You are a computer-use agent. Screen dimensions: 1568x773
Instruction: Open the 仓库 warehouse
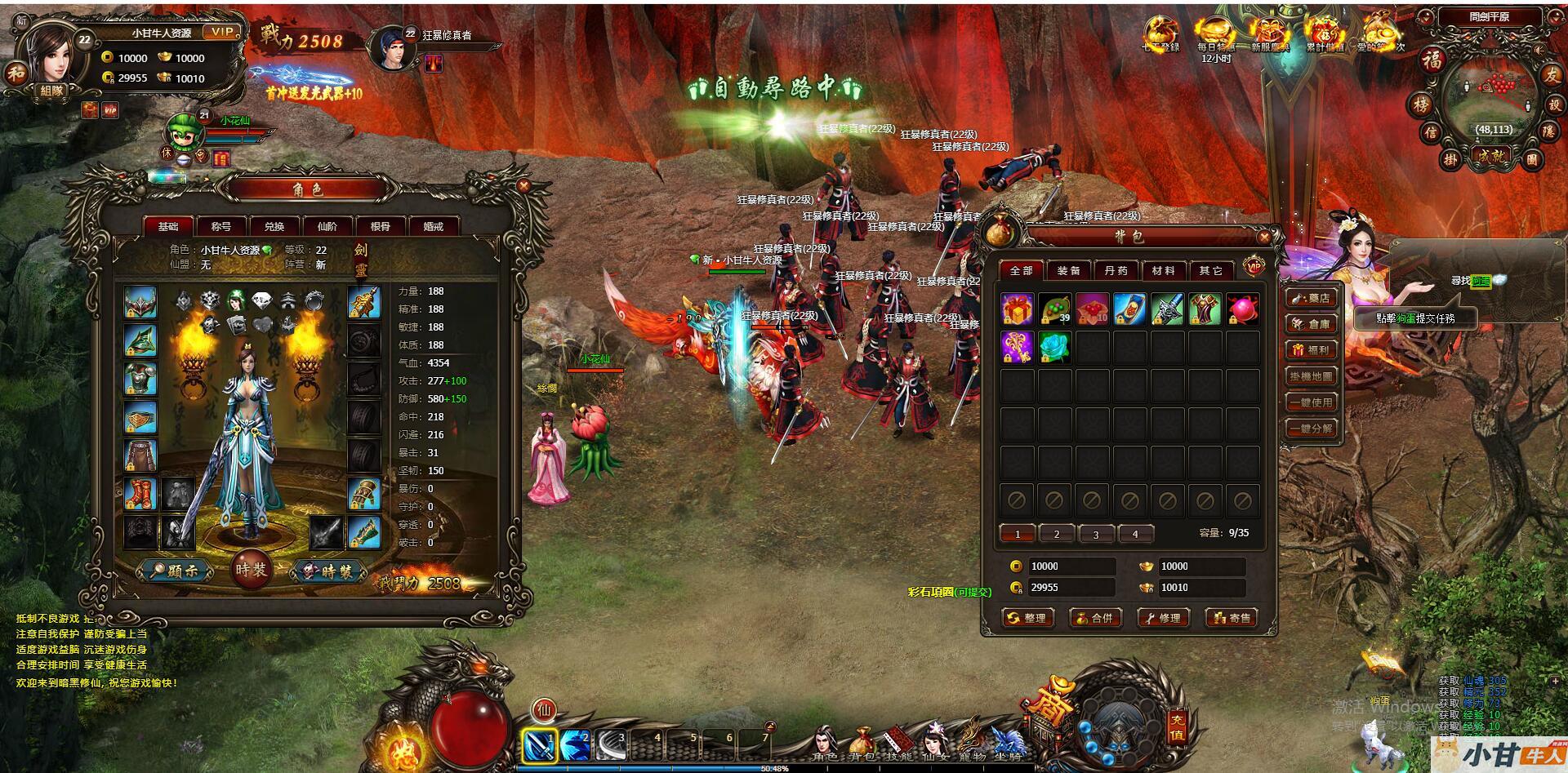tap(1312, 324)
